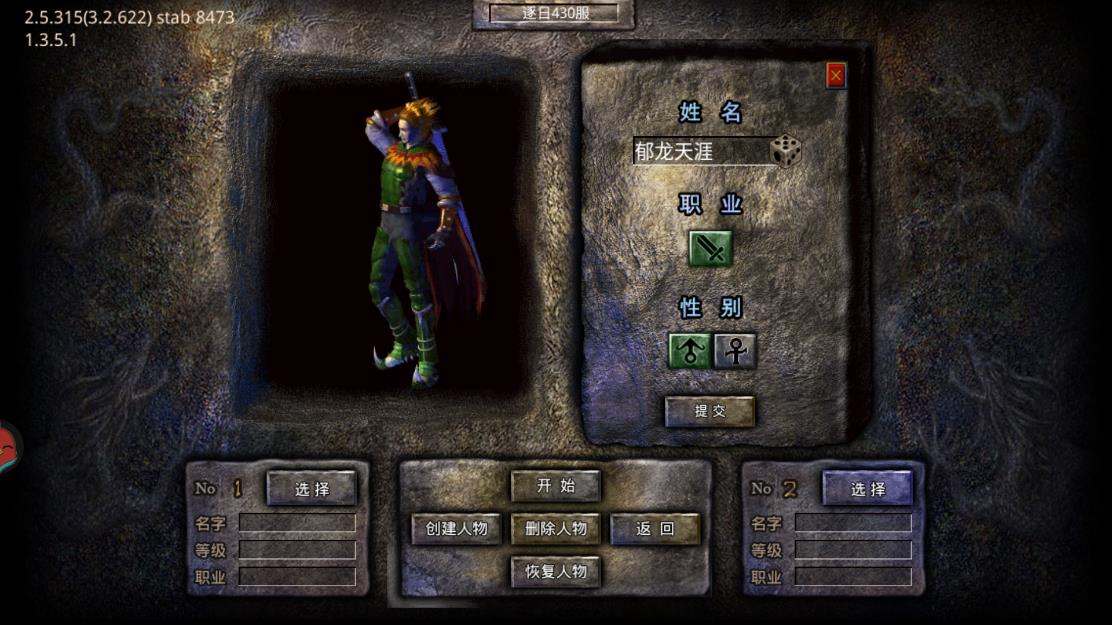
Task: Select the warrior sword class icon
Action: (710, 248)
